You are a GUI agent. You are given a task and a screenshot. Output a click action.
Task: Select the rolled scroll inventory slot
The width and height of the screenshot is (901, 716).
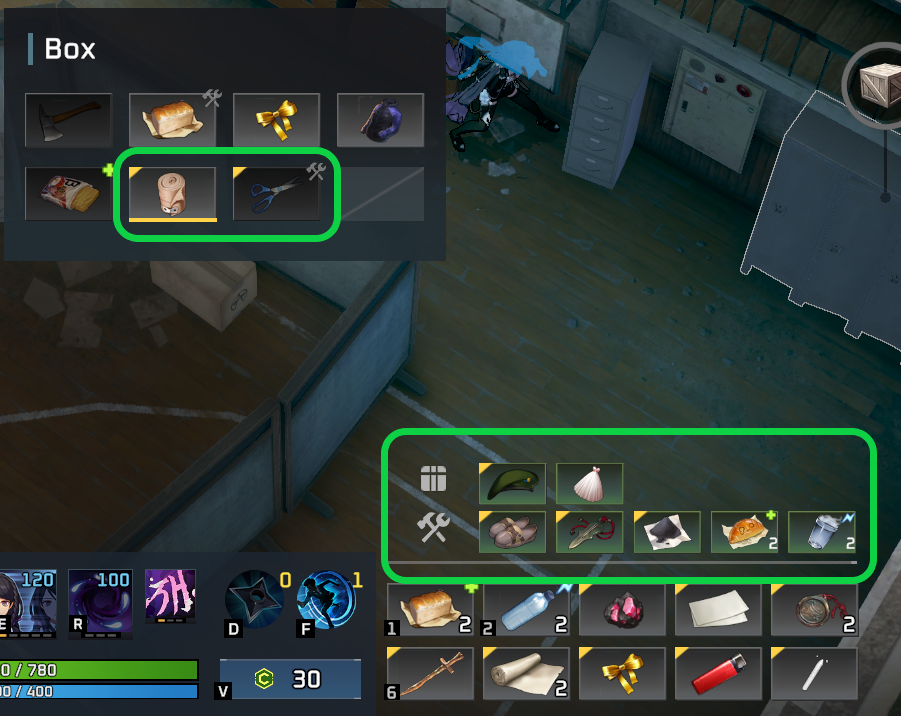point(525,674)
